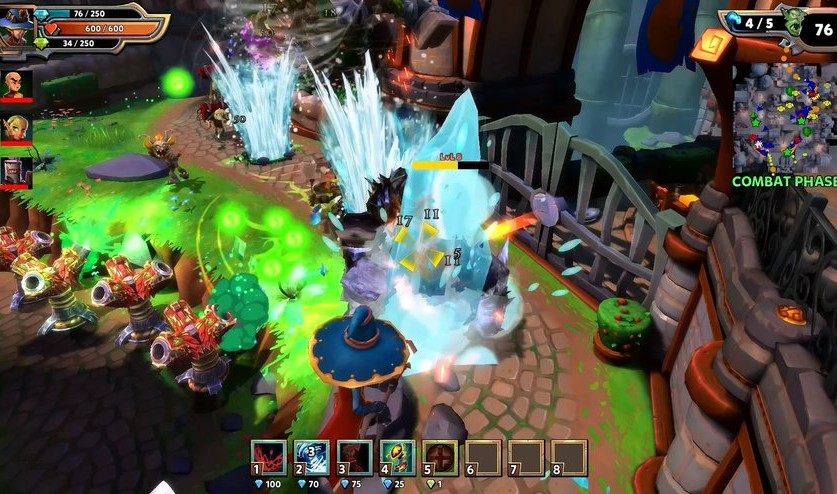Select the golden tower build in slot 4
The image size is (837, 494).
(x=397, y=459)
